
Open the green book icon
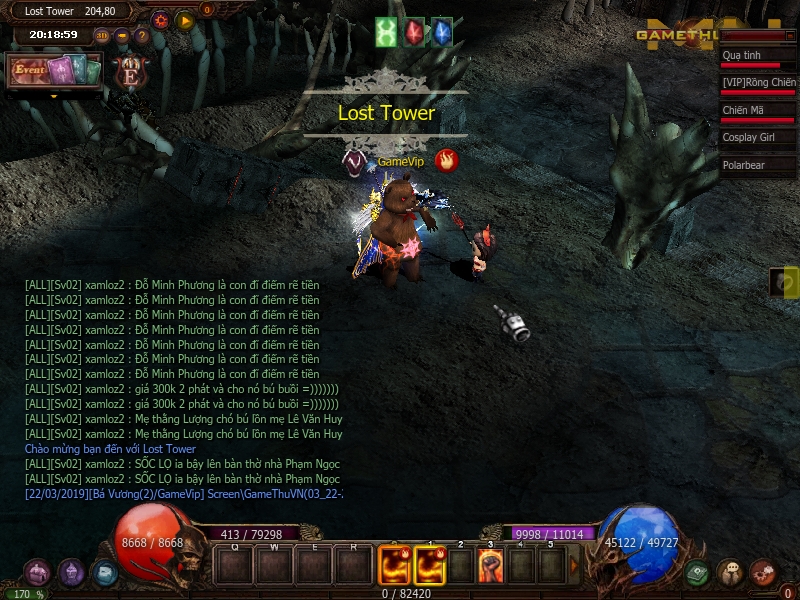click(697, 573)
